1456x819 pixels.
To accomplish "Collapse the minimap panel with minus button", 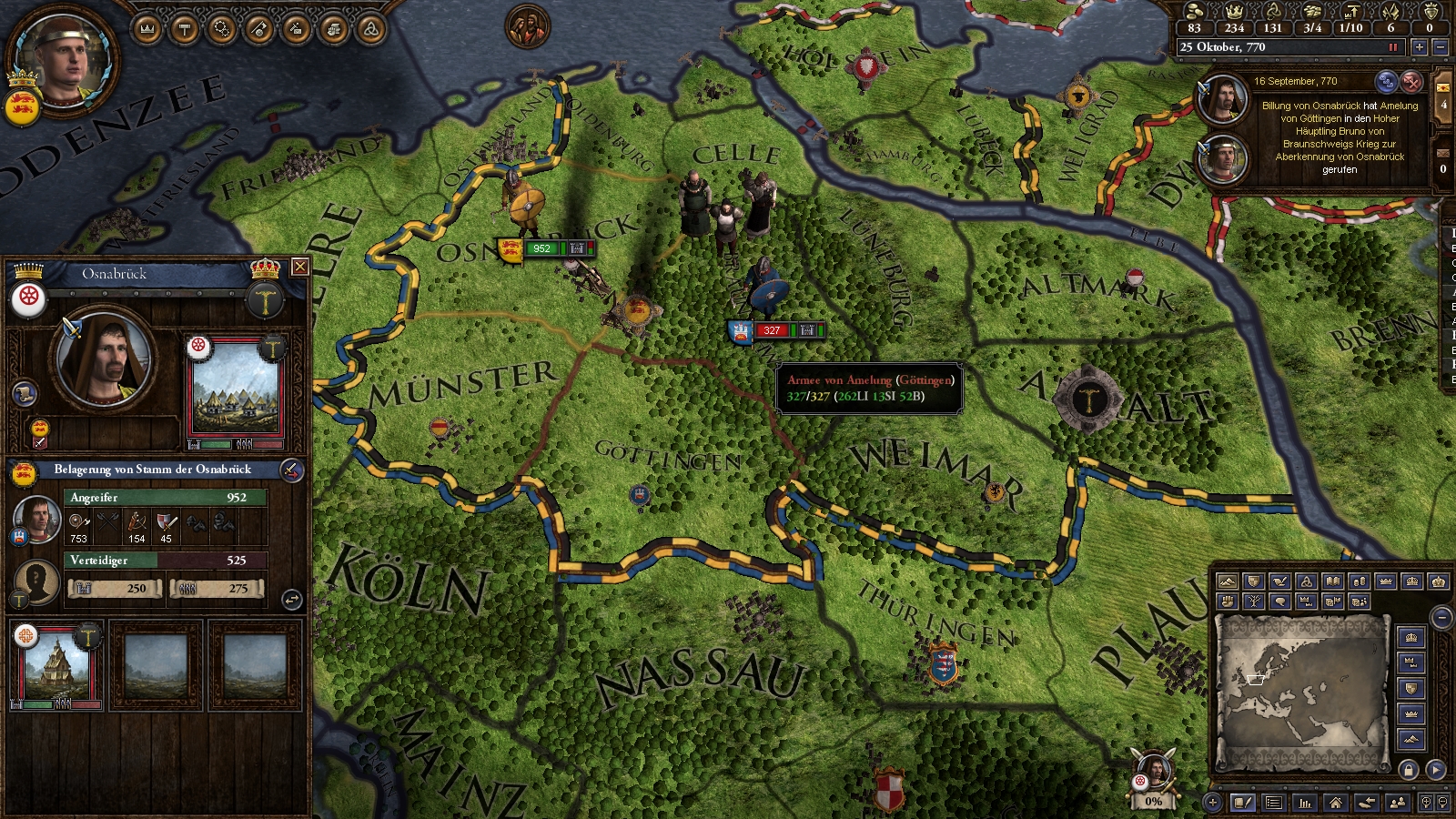I will (x=1441, y=618).
